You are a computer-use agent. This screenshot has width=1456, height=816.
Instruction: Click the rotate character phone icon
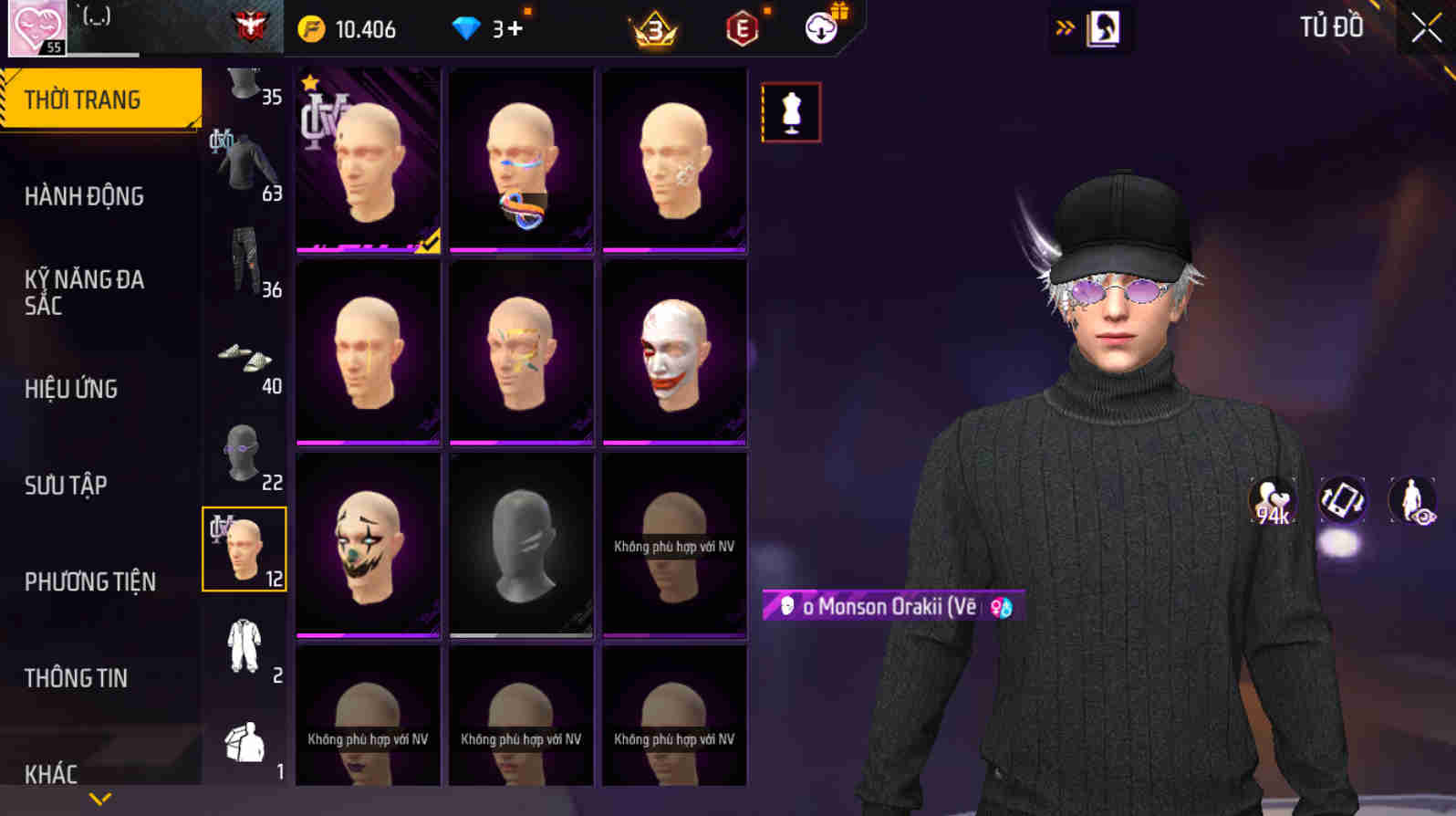pyautogui.click(x=1341, y=499)
